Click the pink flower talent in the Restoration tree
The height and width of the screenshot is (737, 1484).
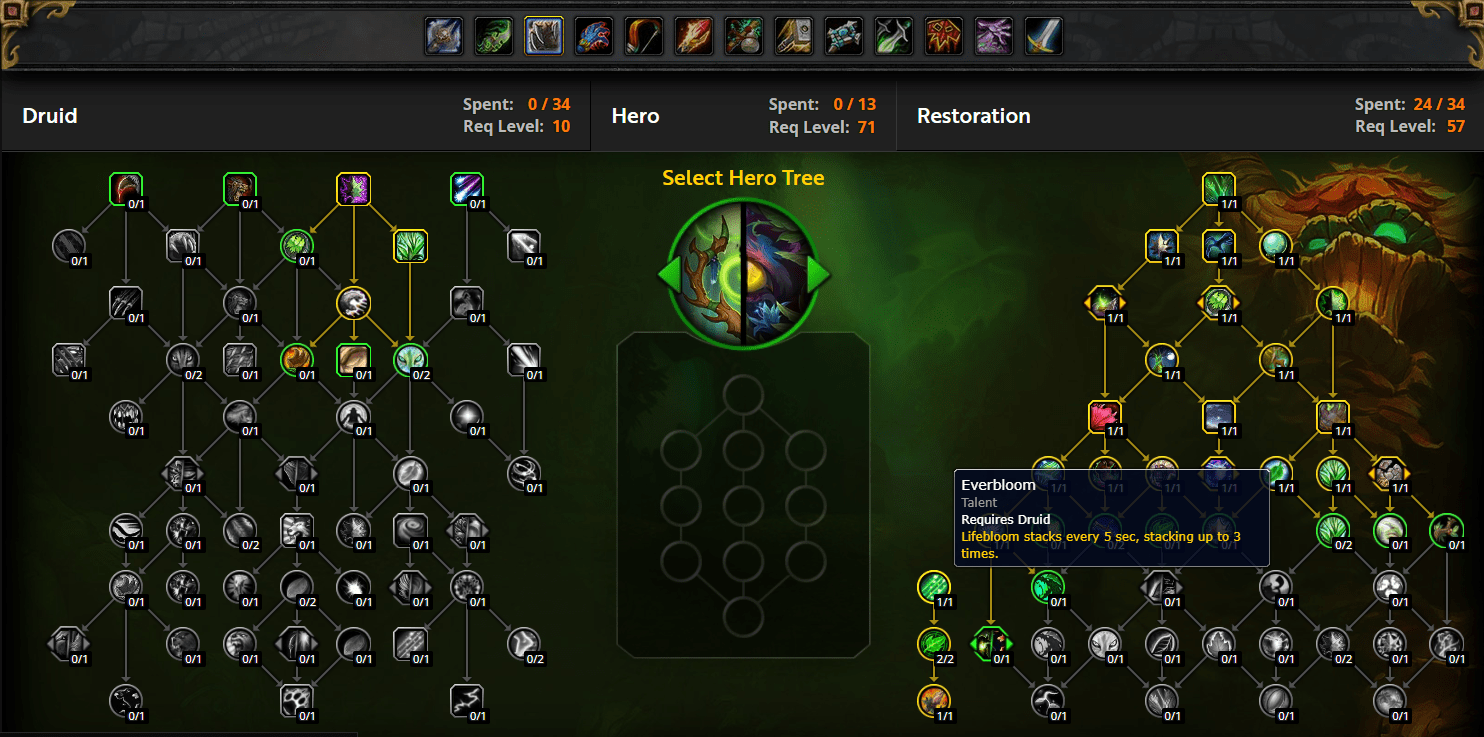(1105, 417)
